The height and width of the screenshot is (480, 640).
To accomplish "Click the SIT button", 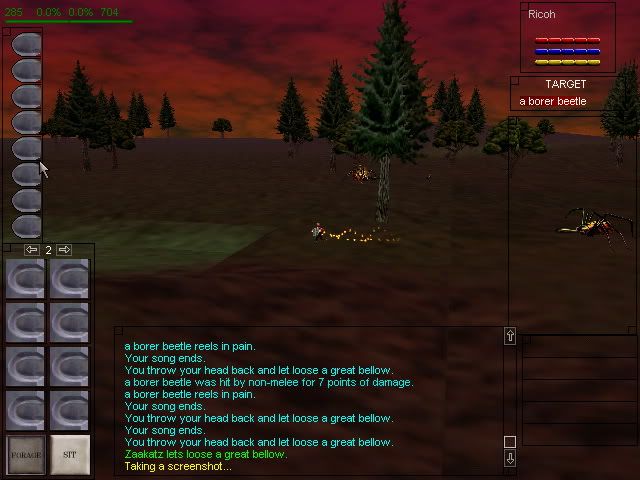I will [70, 454].
